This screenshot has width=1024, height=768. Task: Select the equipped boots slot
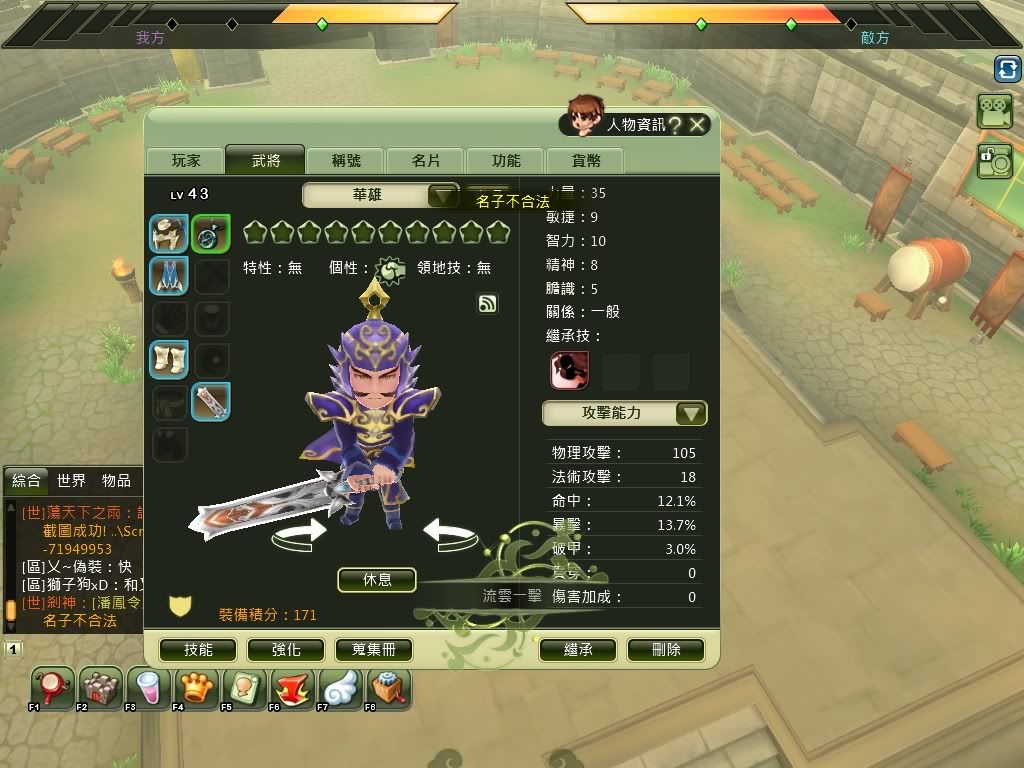coord(169,359)
